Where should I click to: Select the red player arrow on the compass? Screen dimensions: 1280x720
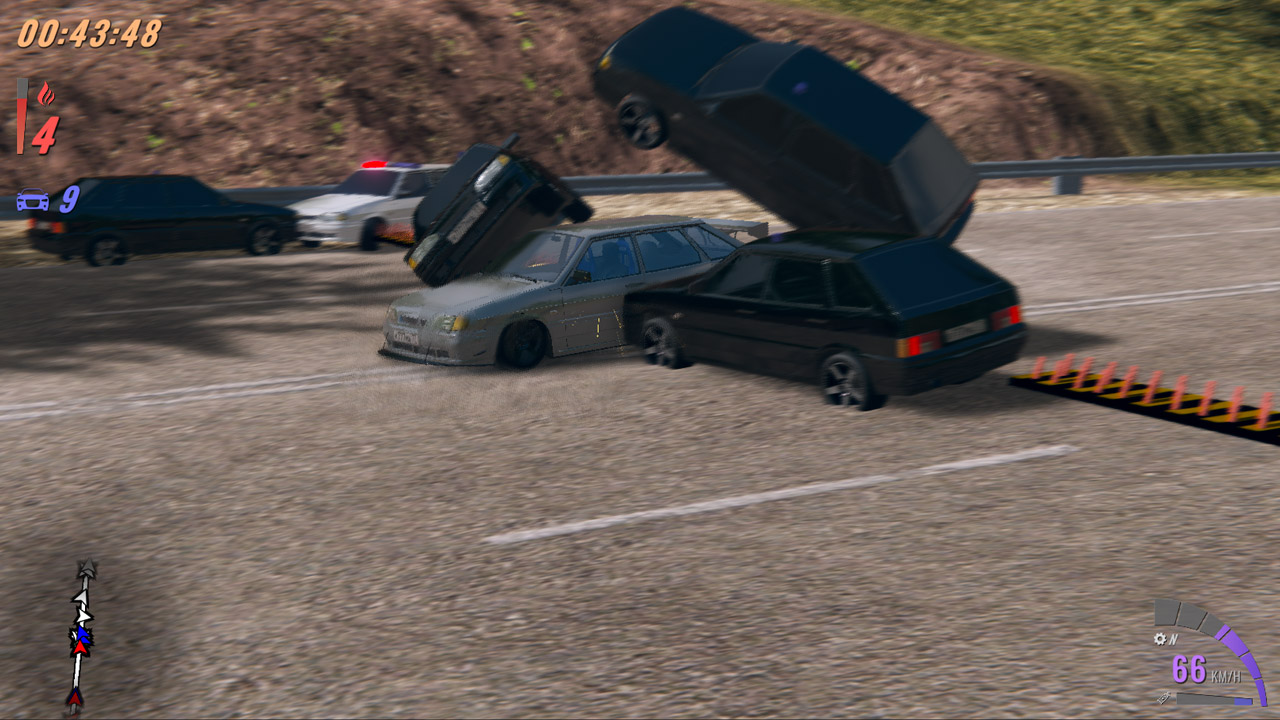coord(79,649)
